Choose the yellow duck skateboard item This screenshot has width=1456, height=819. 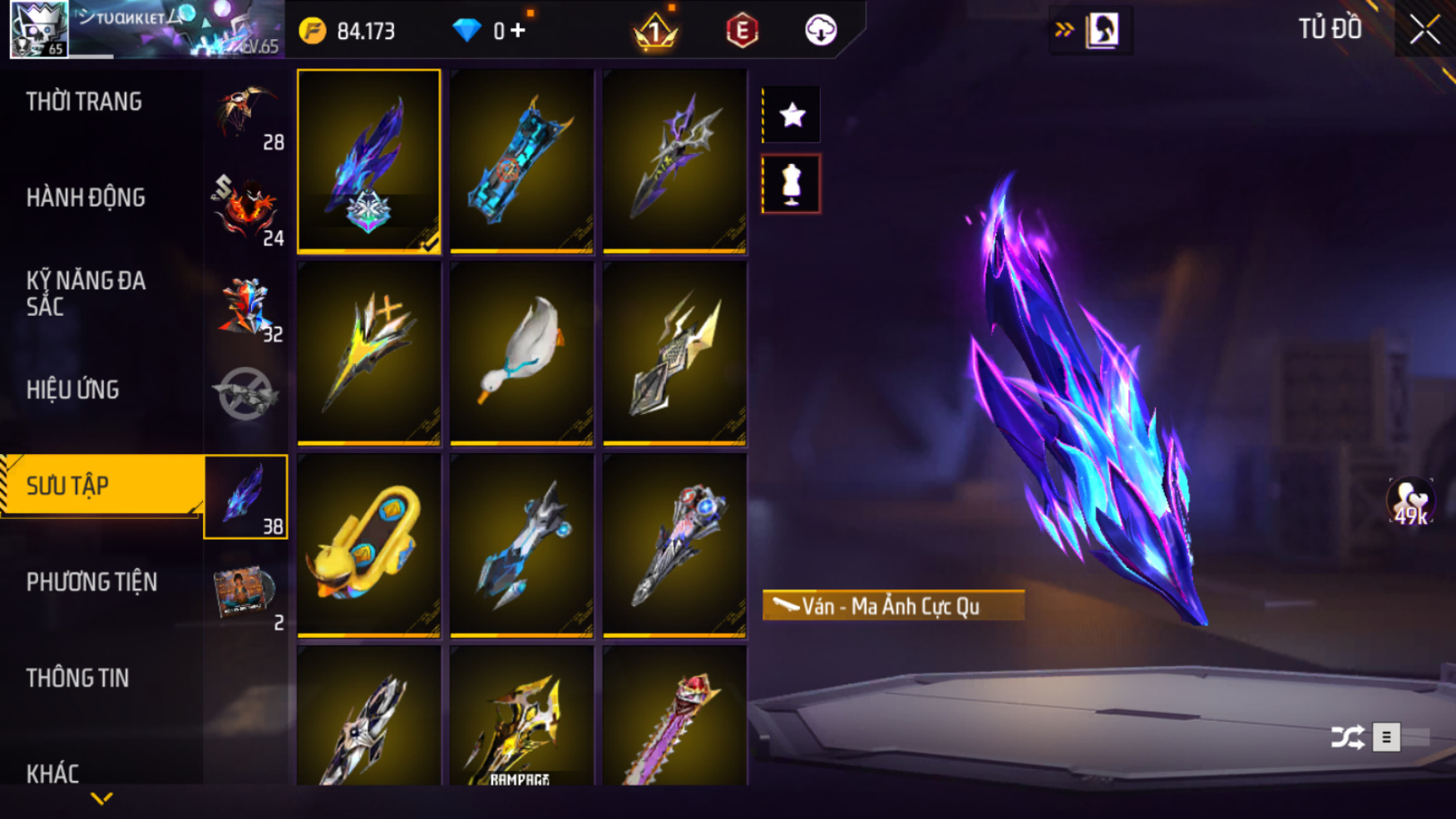(368, 545)
